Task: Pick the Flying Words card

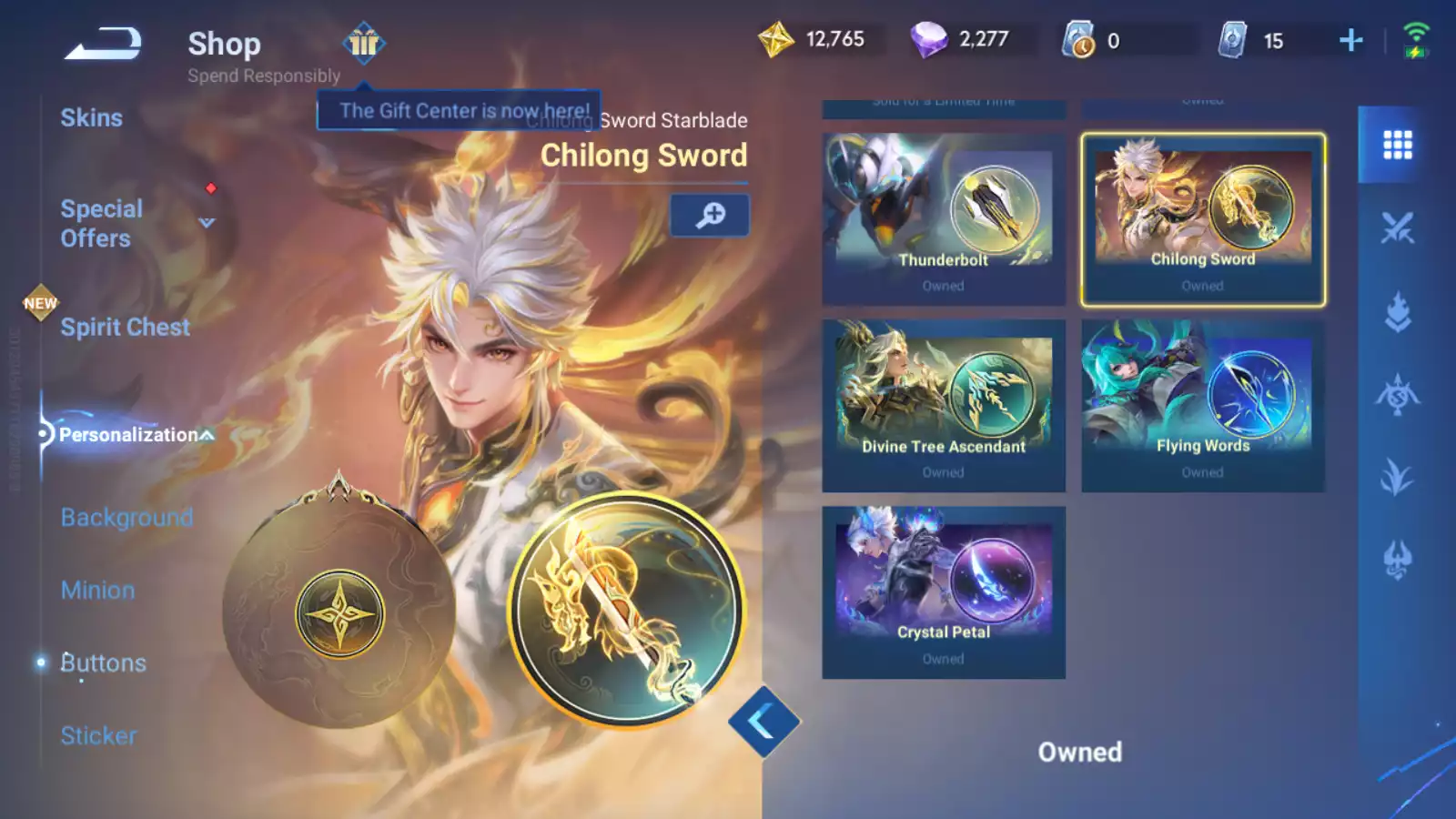Action: [1202, 406]
